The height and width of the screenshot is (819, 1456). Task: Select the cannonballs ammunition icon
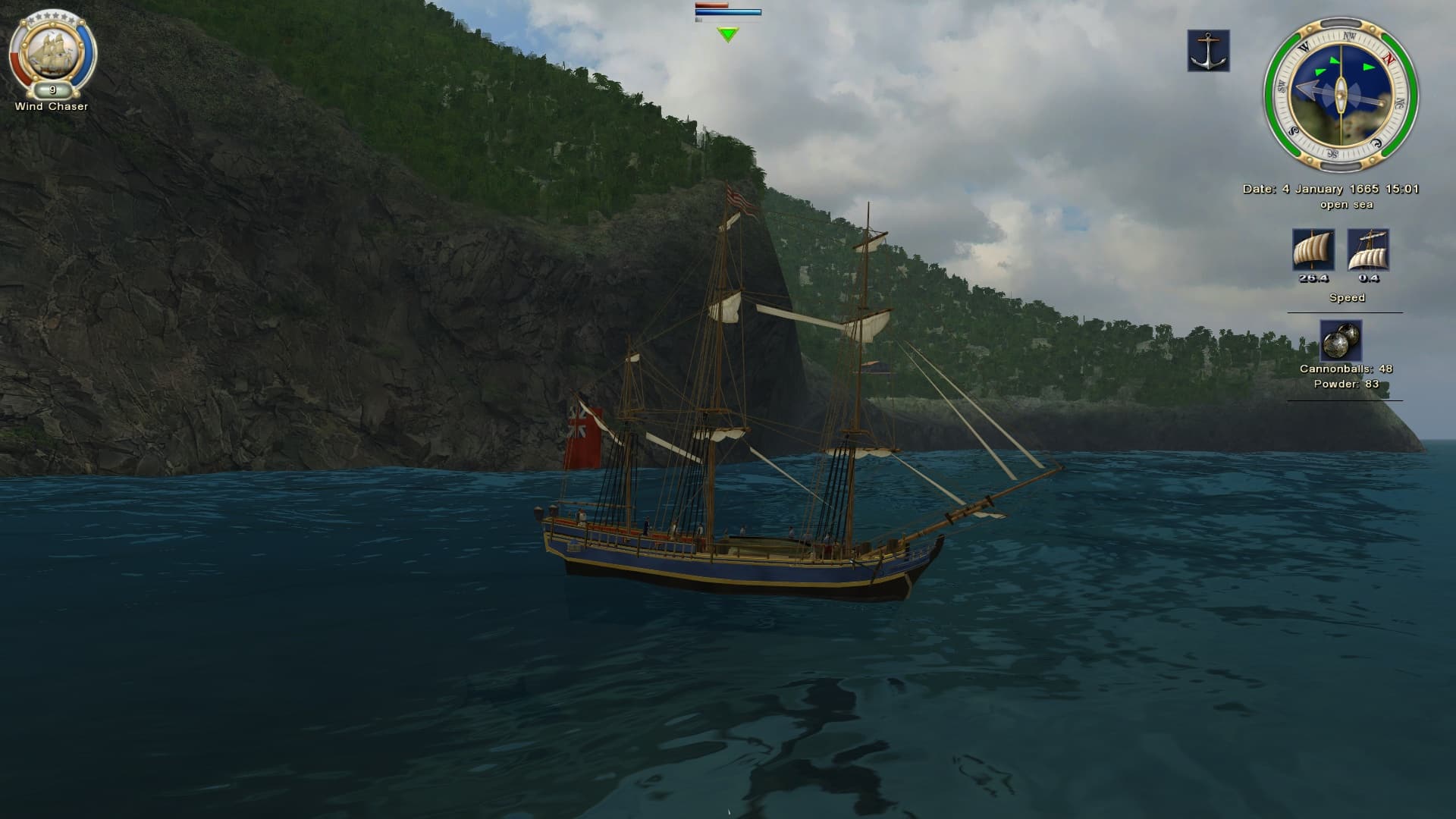(x=1341, y=340)
